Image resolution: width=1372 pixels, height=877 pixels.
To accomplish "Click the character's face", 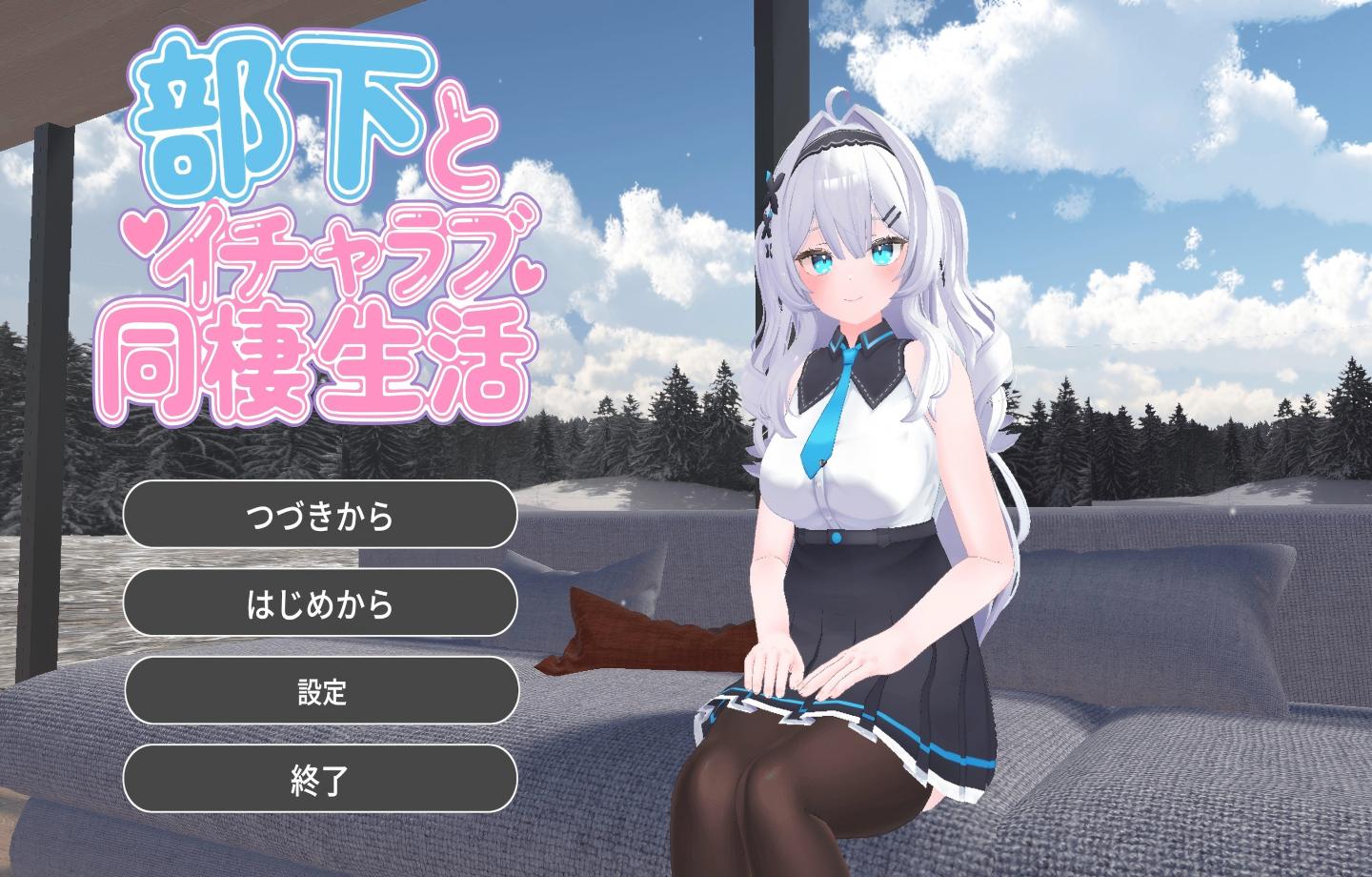I will coord(853,267).
